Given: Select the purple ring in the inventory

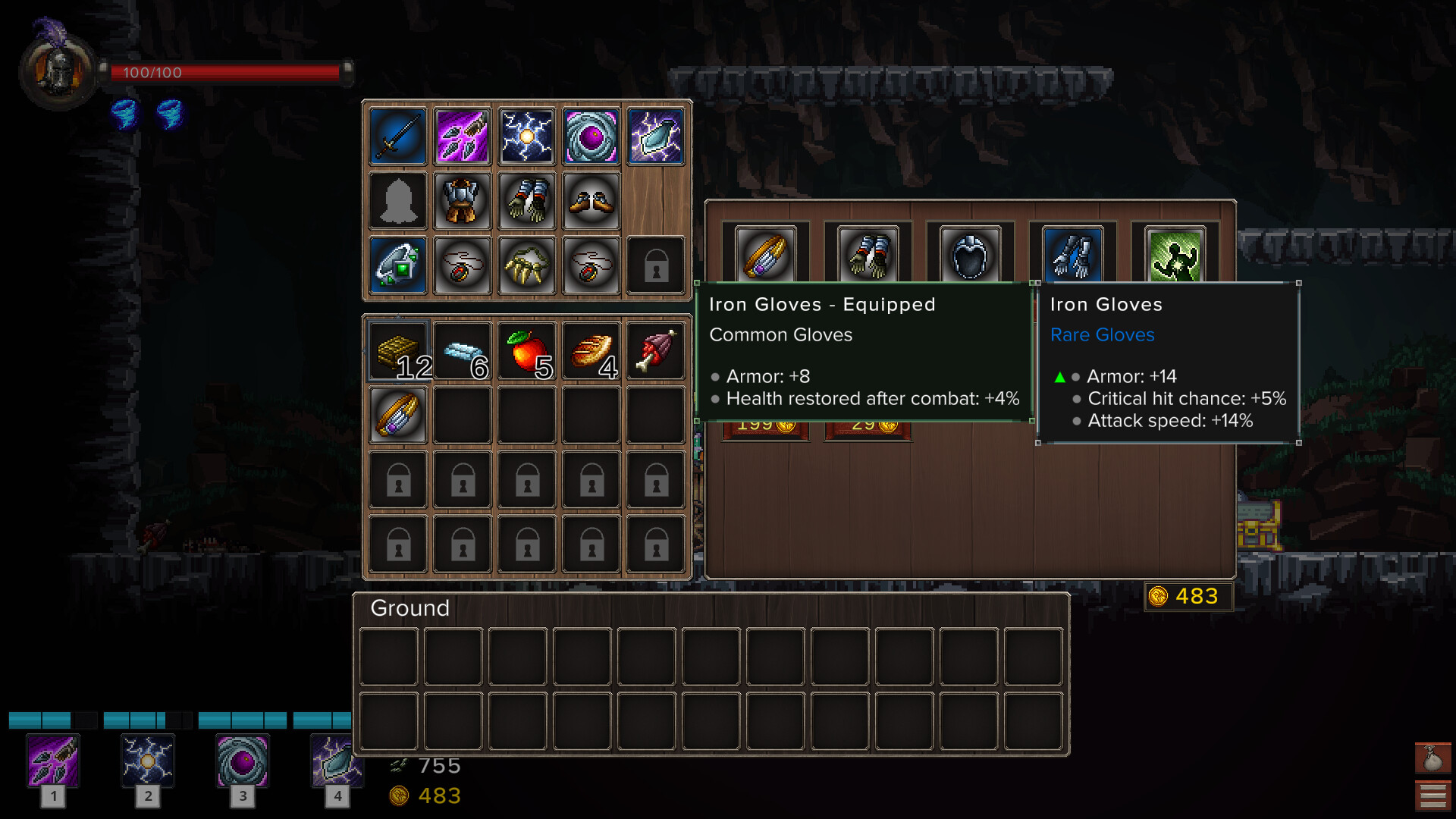Looking at the screenshot, I should [397, 415].
